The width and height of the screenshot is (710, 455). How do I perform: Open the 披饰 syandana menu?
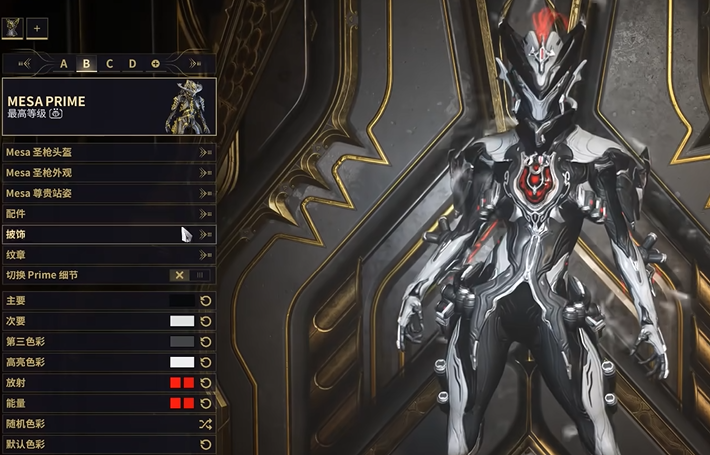pyautogui.click(x=108, y=234)
